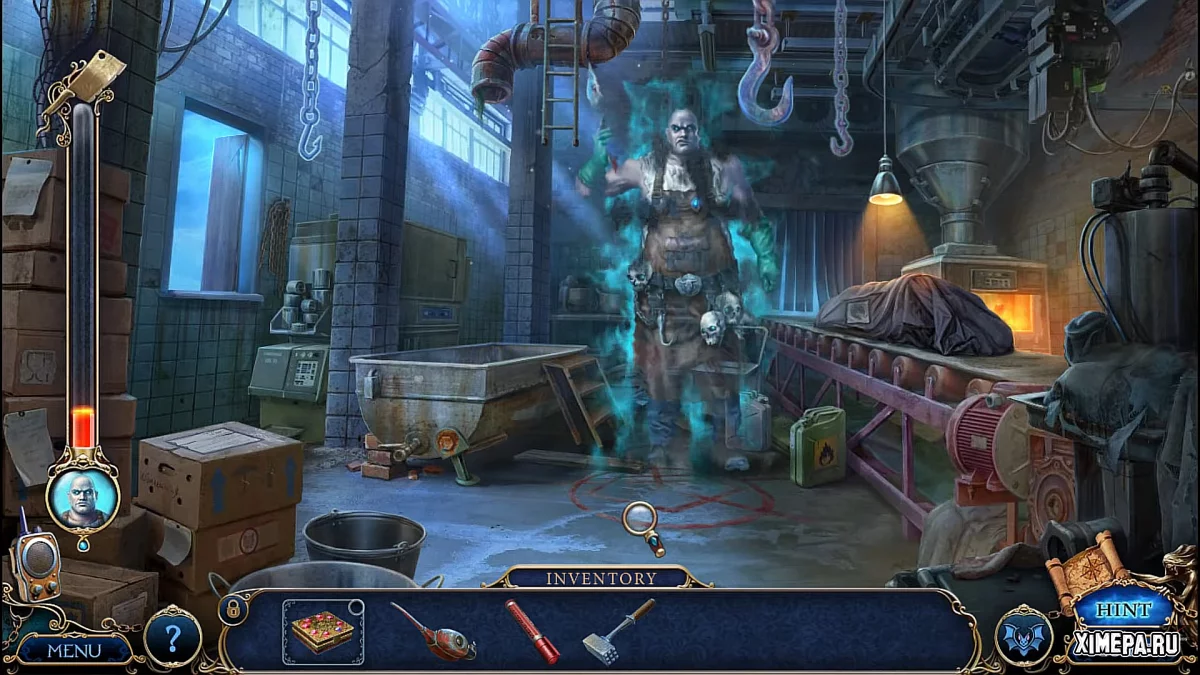
Task: Activate the bat emblem icon
Action: (x=1024, y=636)
